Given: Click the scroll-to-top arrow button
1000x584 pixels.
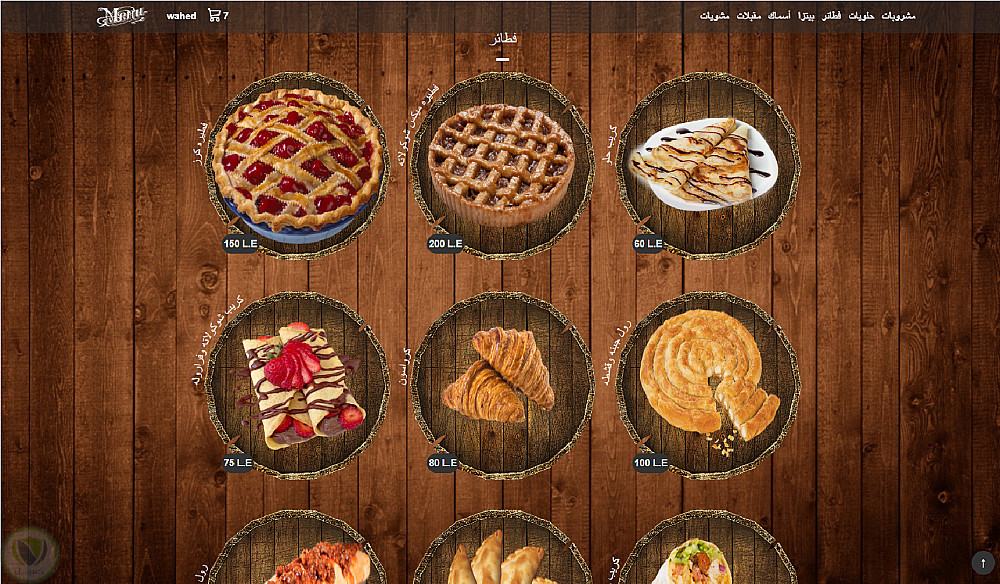Looking at the screenshot, I should tap(982, 563).
